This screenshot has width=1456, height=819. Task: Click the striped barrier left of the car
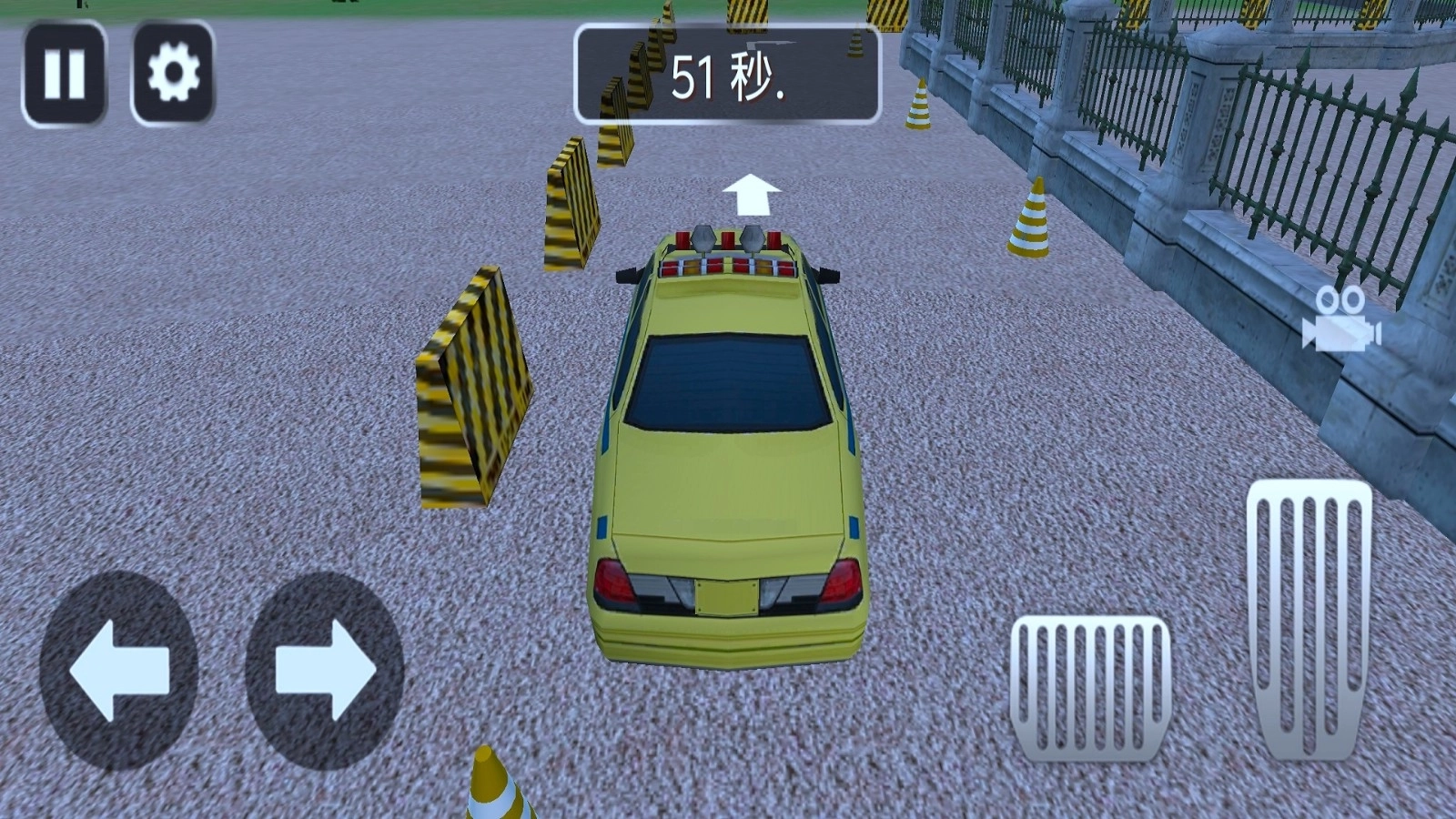click(476, 382)
